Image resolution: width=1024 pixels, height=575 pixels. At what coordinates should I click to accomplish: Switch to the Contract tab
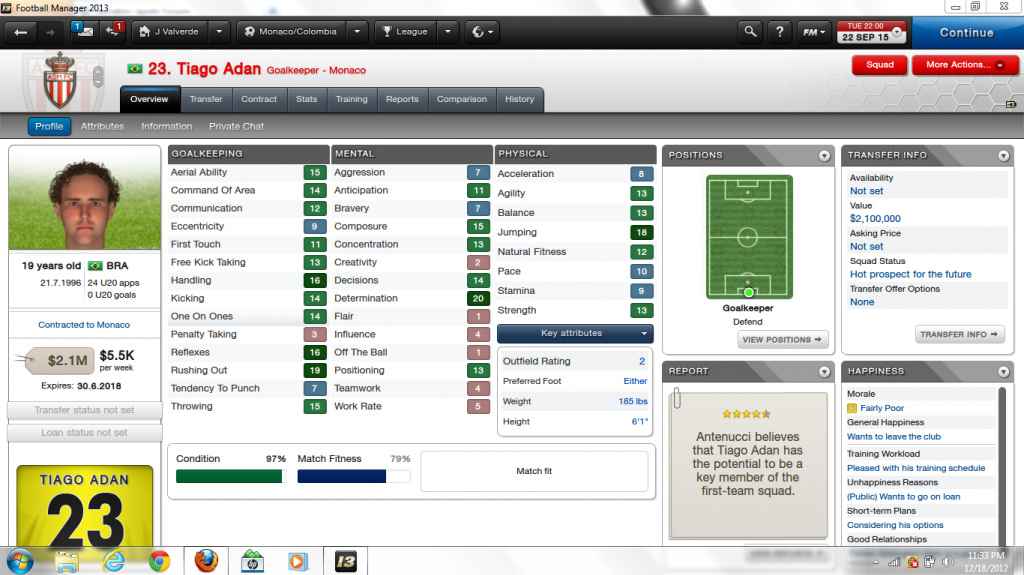click(x=259, y=99)
